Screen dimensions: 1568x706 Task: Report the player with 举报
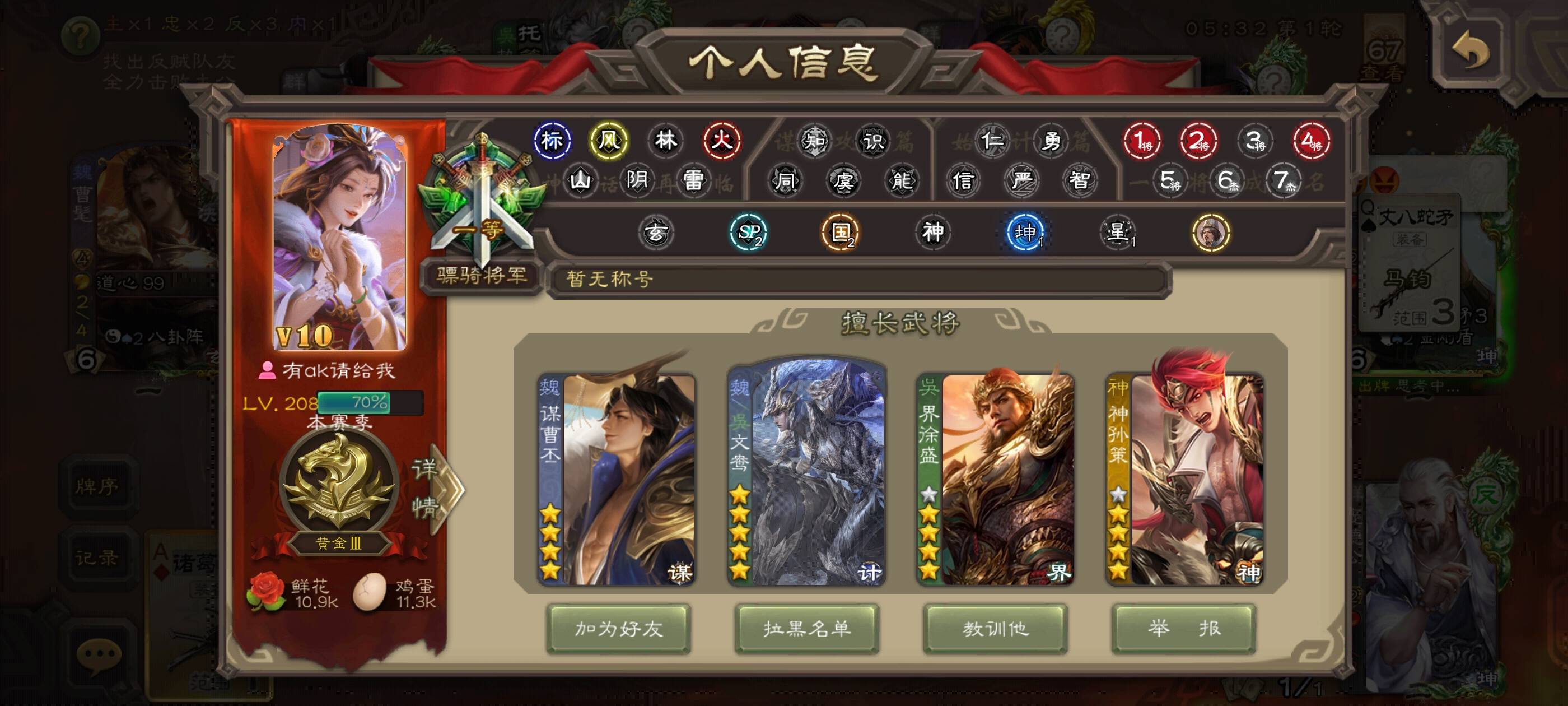pyautogui.click(x=1183, y=629)
